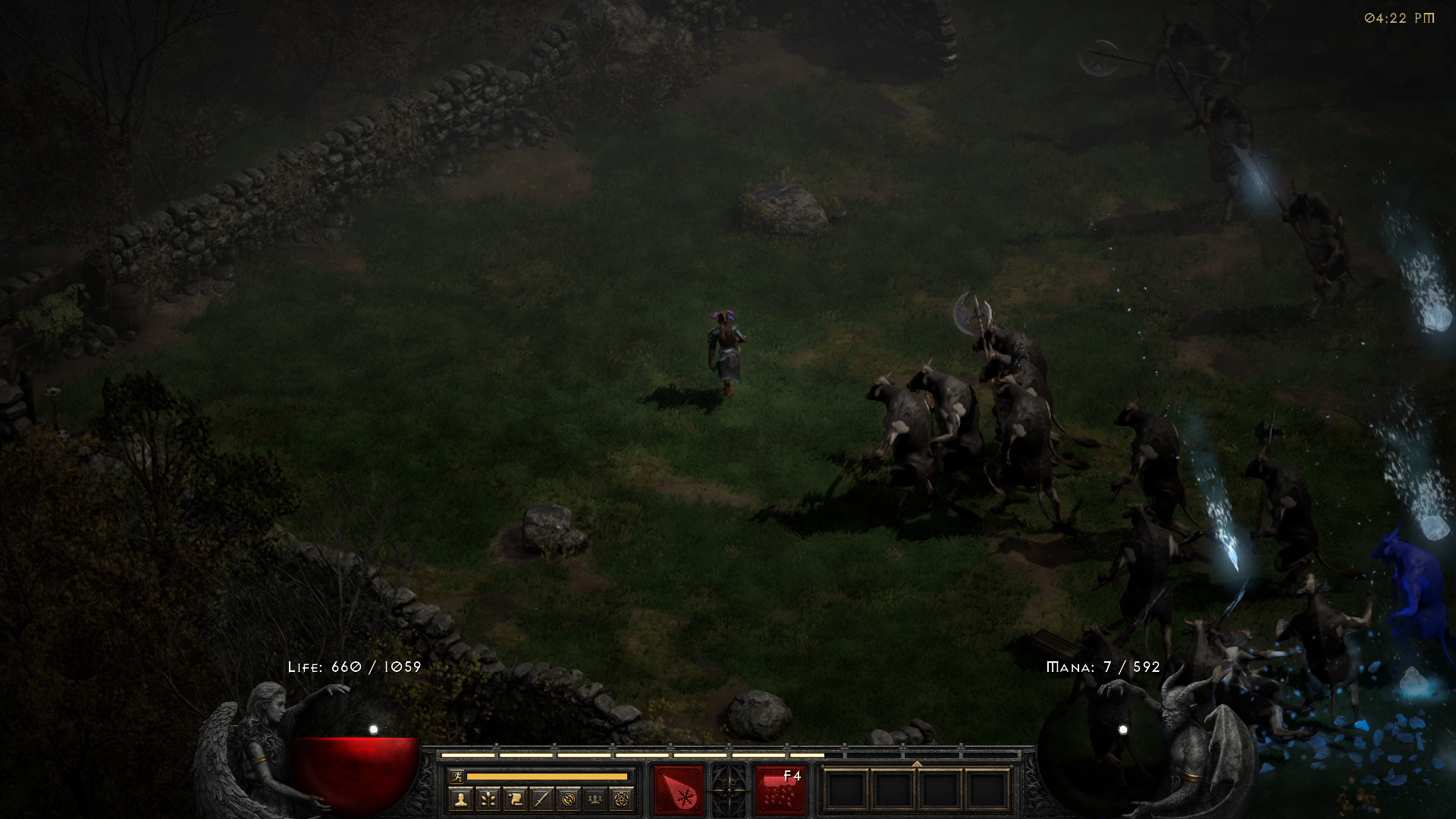Open the skill tree icon
This screenshot has height=819, width=1456.
pyautogui.click(x=488, y=799)
